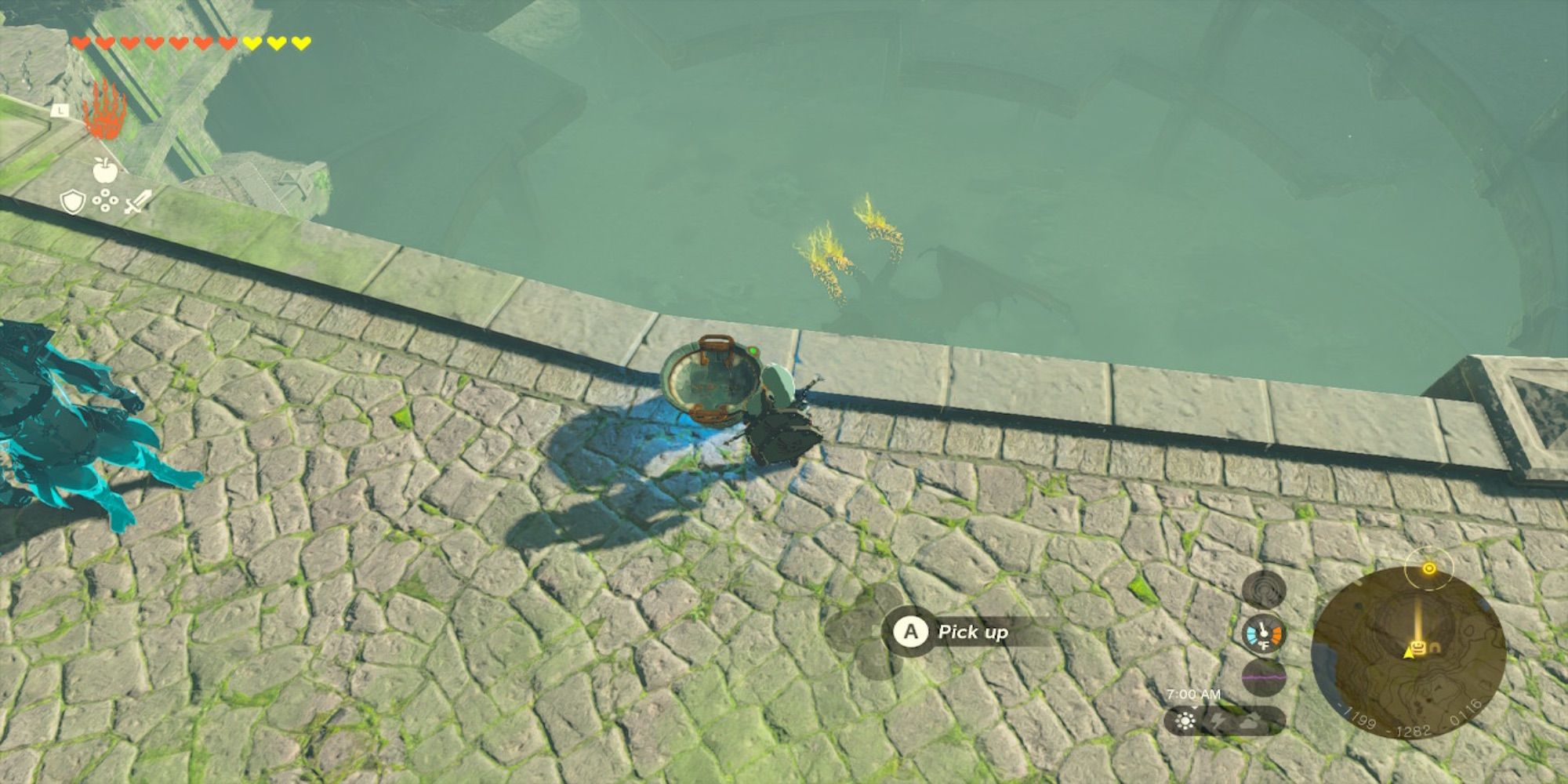Click the 7:00 AM time display

[1194, 694]
